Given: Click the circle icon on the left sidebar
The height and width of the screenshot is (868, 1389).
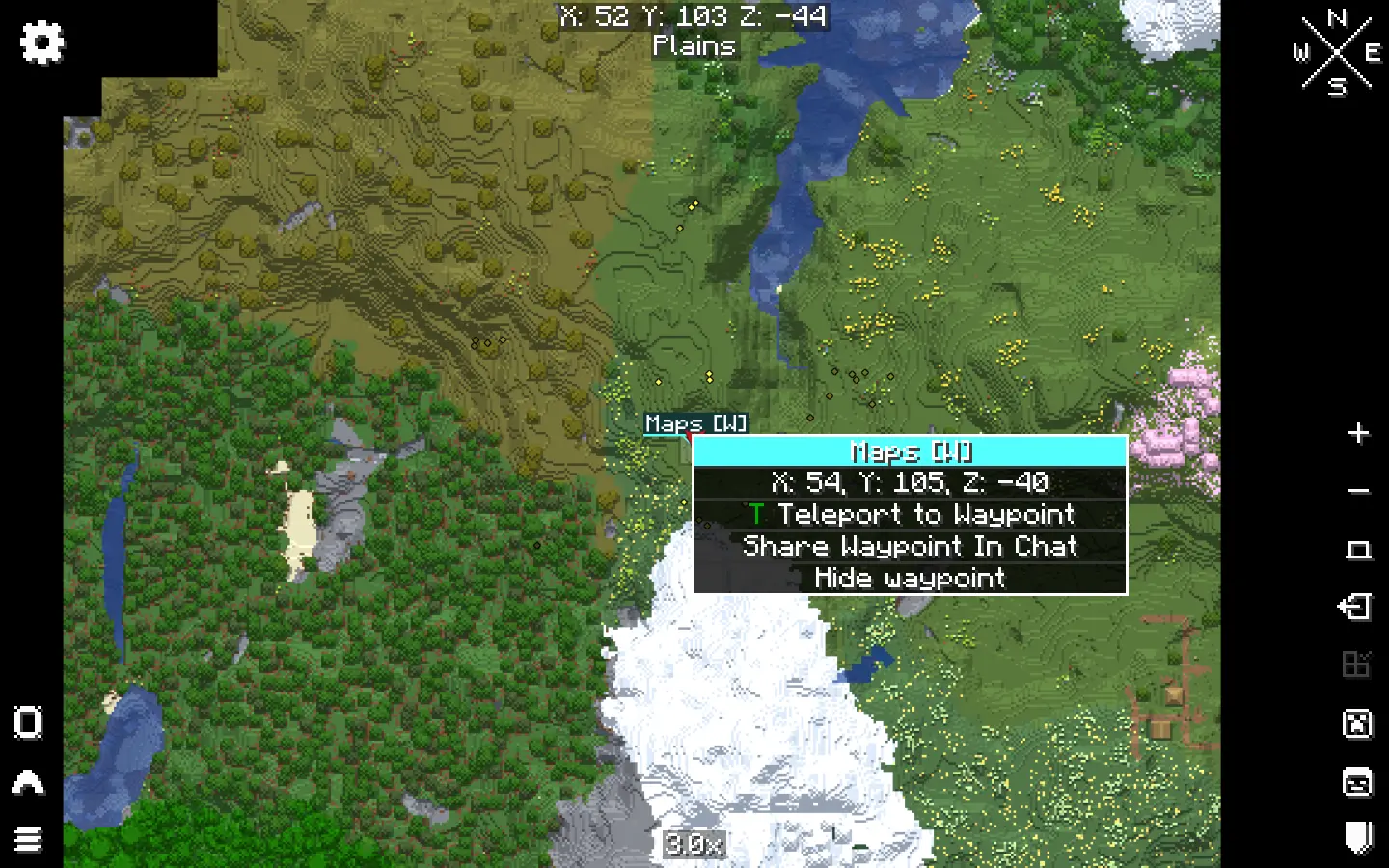Looking at the screenshot, I should [x=27, y=723].
